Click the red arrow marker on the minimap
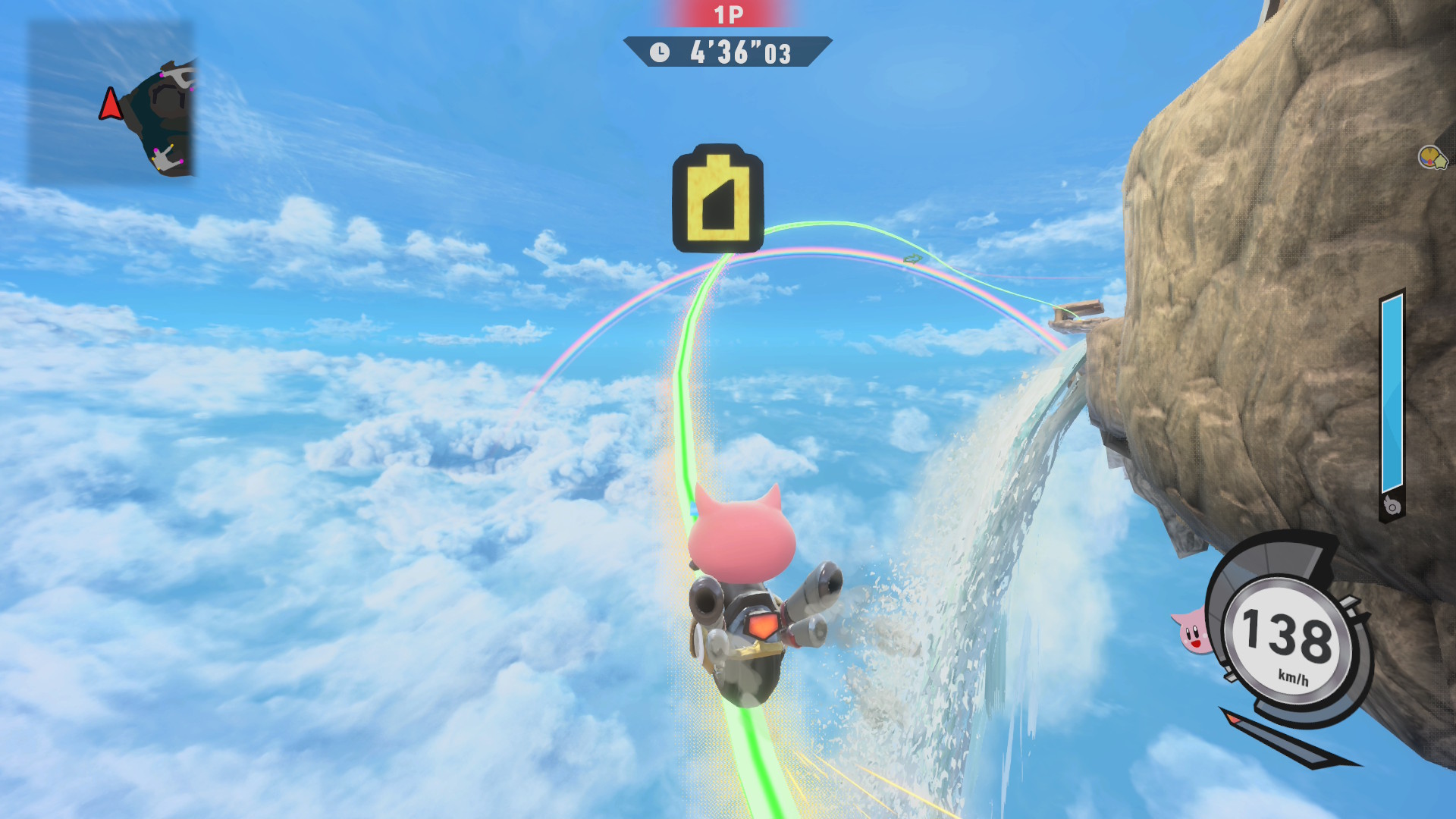This screenshot has width=1456, height=819. (x=111, y=105)
